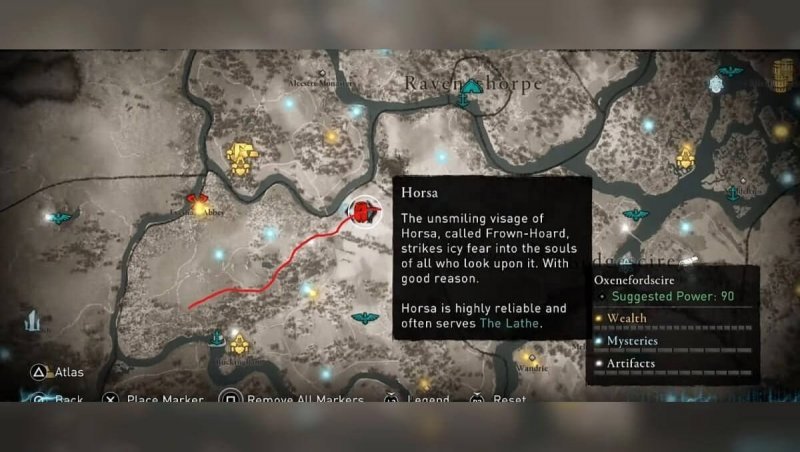800x452 pixels.
Task: Select the Artifacts category in region panel
Action: point(630,363)
